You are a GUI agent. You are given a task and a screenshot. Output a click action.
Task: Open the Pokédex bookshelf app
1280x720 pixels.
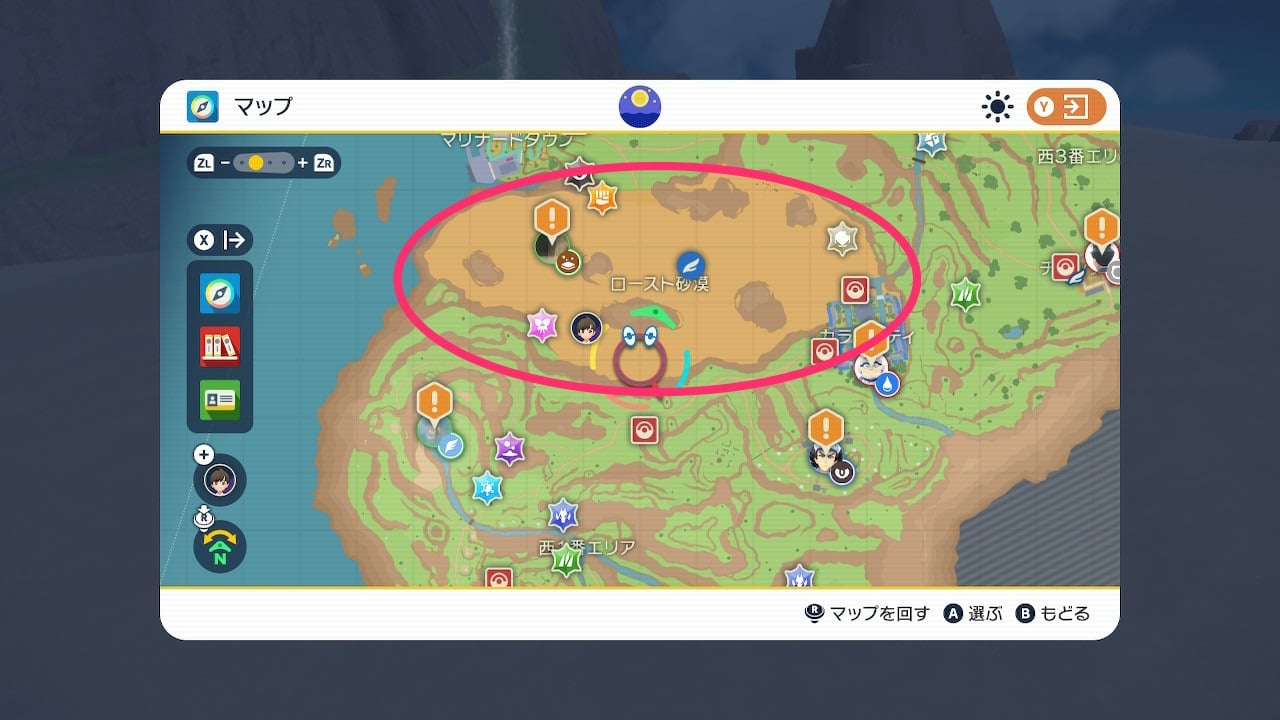(219, 347)
